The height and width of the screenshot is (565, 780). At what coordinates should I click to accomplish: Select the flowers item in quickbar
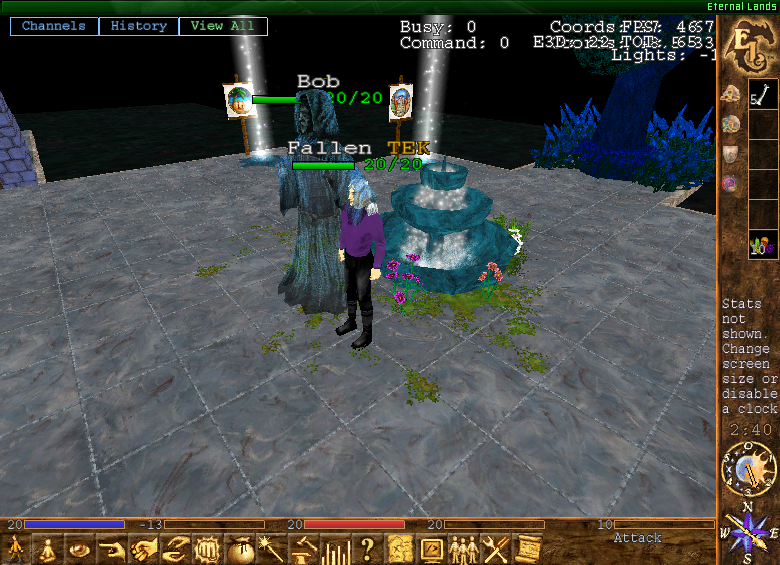coord(763,244)
